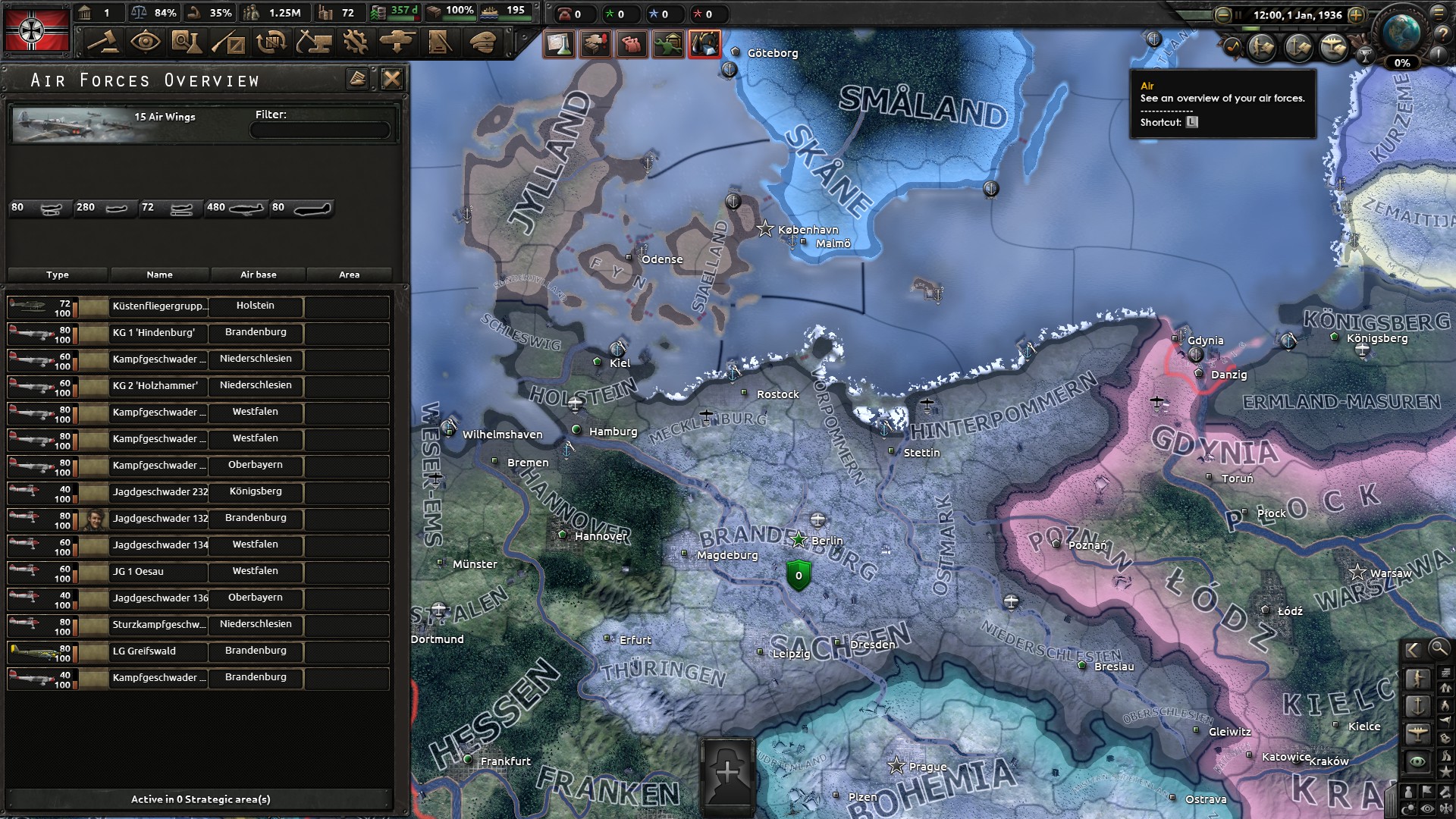This screenshot has width=1456, height=819.
Task: Select the victory points star map mode
Action: (1446, 770)
